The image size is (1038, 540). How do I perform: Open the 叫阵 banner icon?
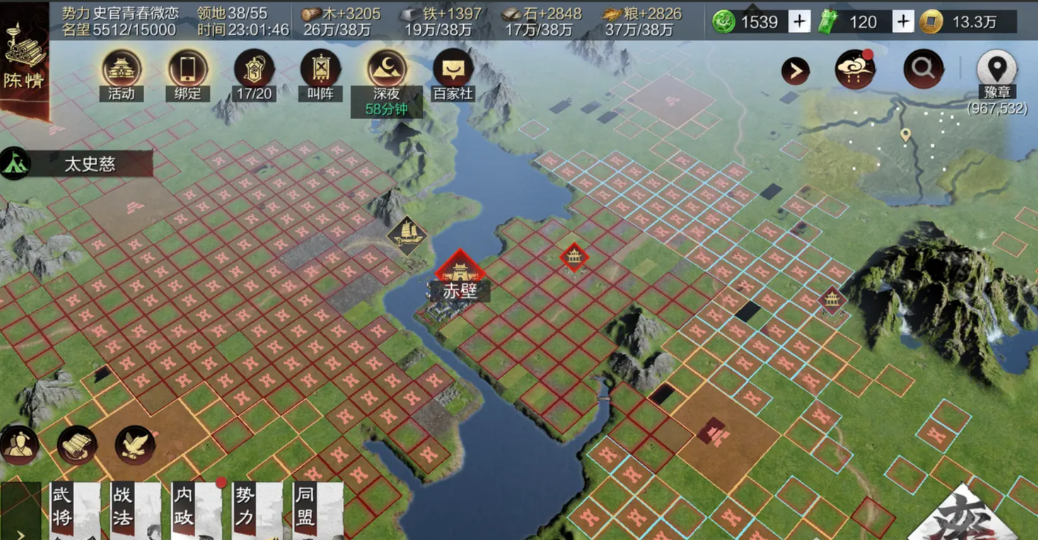[x=320, y=71]
